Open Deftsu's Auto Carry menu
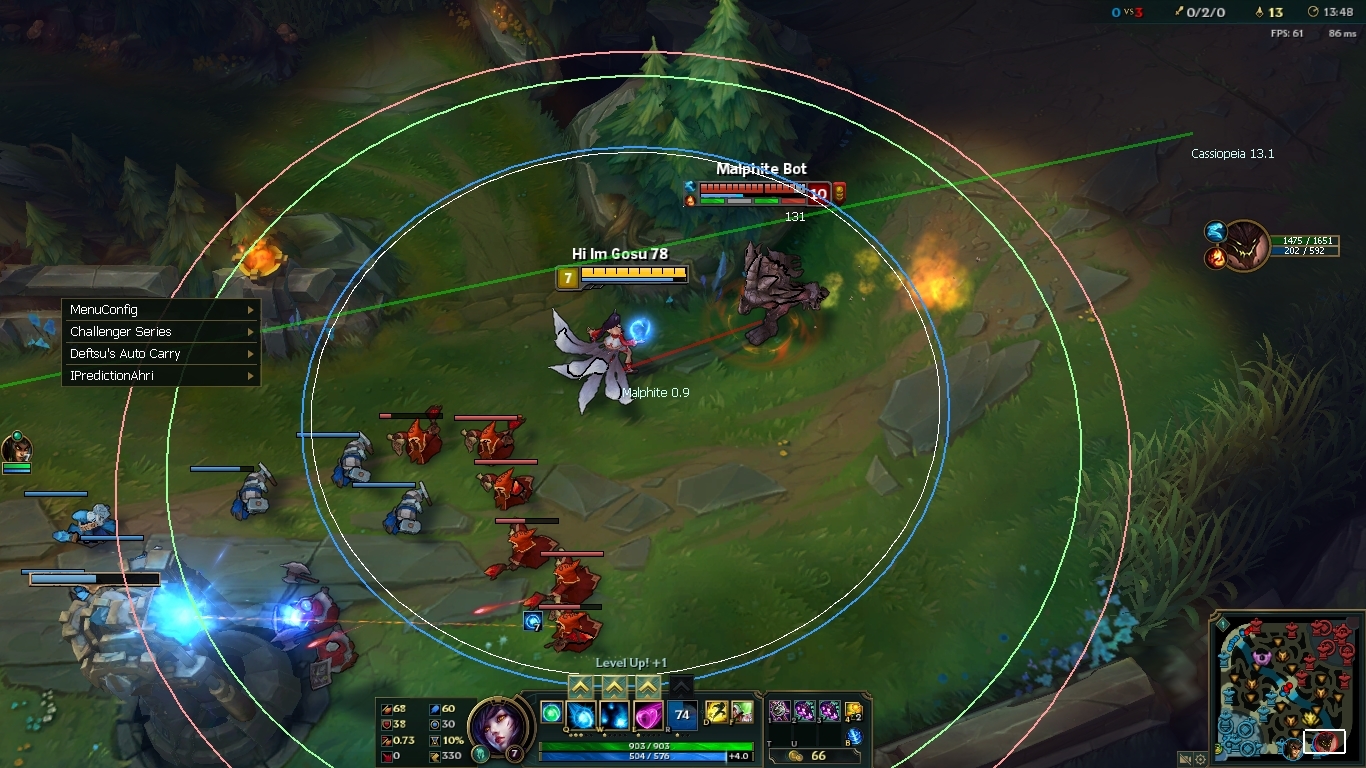The height and width of the screenshot is (768, 1366). (x=160, y=354)
